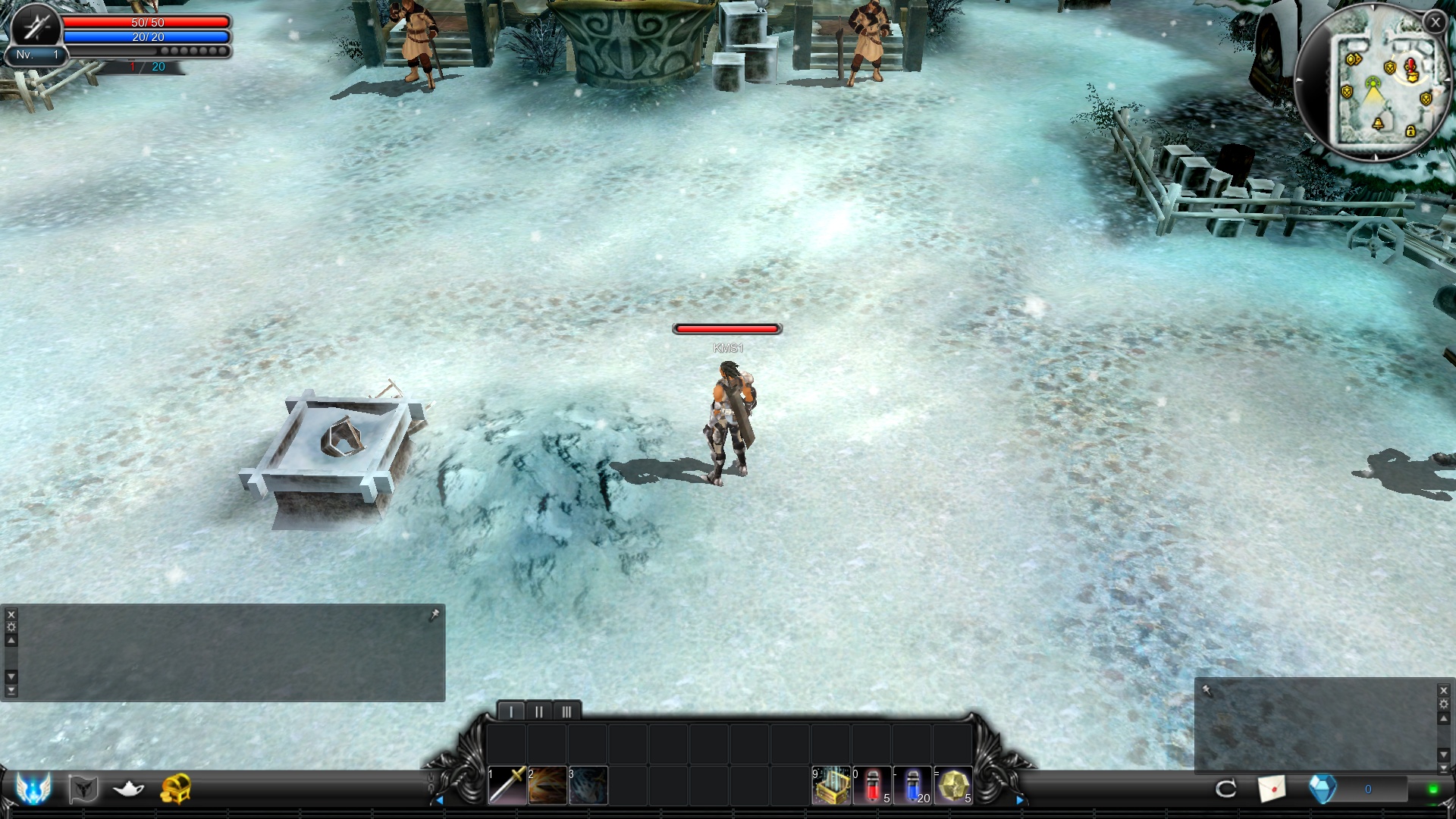
Task: Switch to hotbar tab III
Action: point(567,711)
